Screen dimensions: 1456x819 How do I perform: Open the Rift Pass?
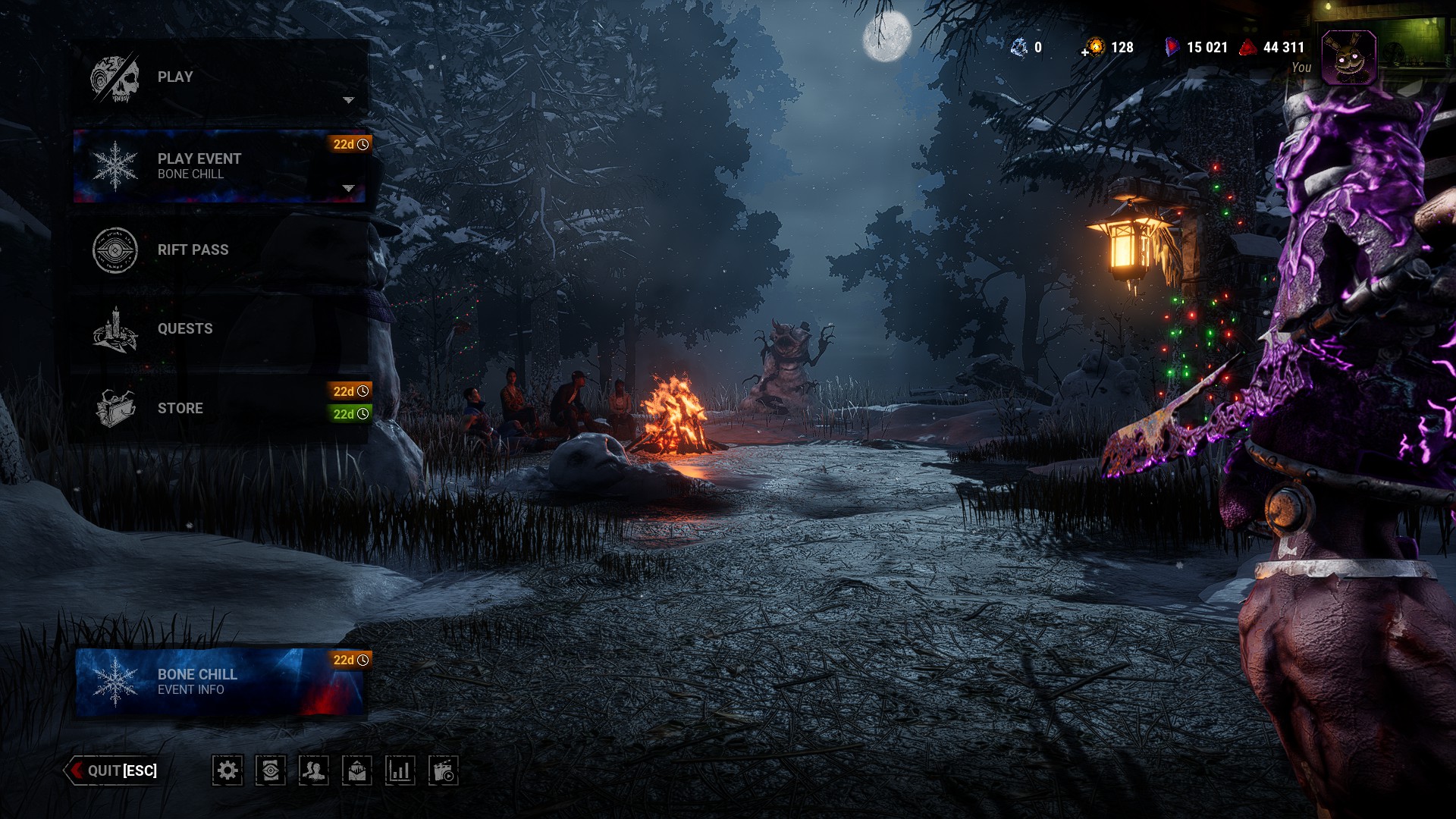[x=220, y=250]
